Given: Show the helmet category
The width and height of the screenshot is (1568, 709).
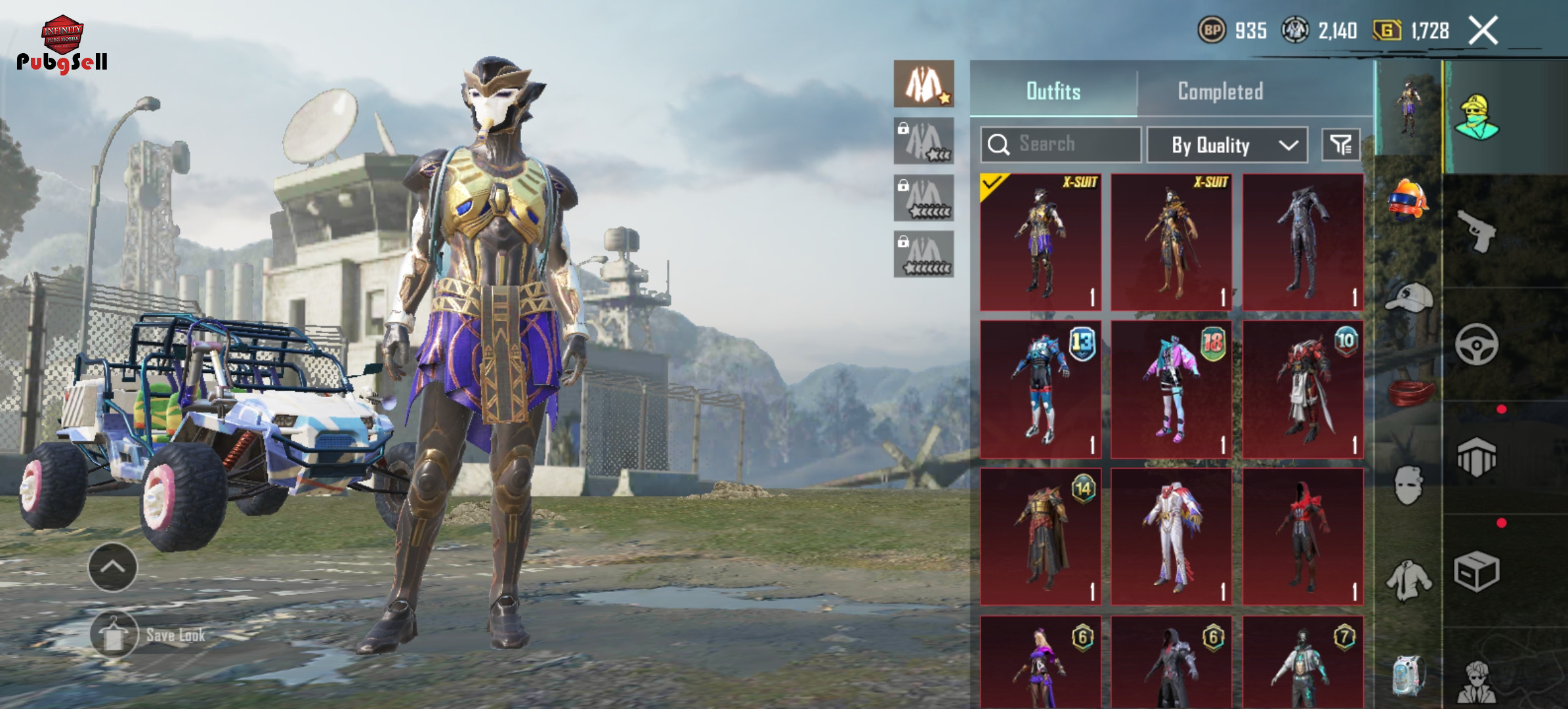Looking at the screenshot, I should pos(1408,198).
